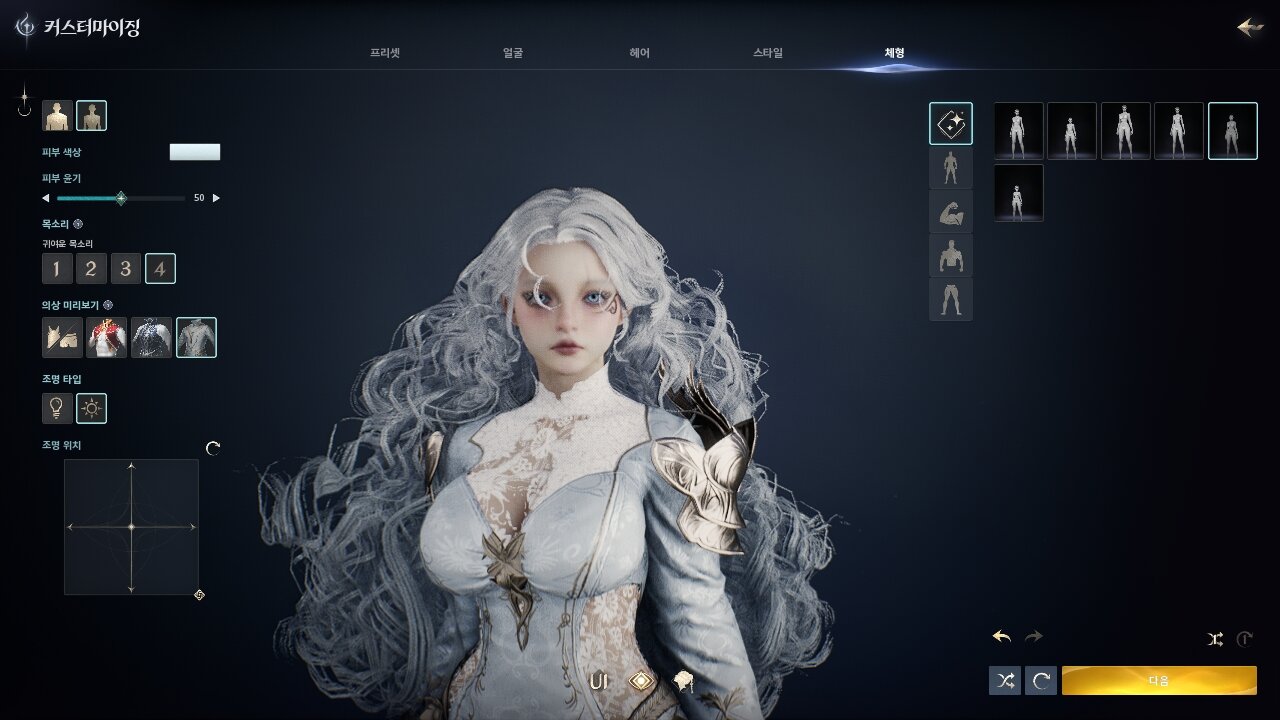Click the back arrow at top right
Screen dimensions: 1280x720
click(x=1250, y=27)
